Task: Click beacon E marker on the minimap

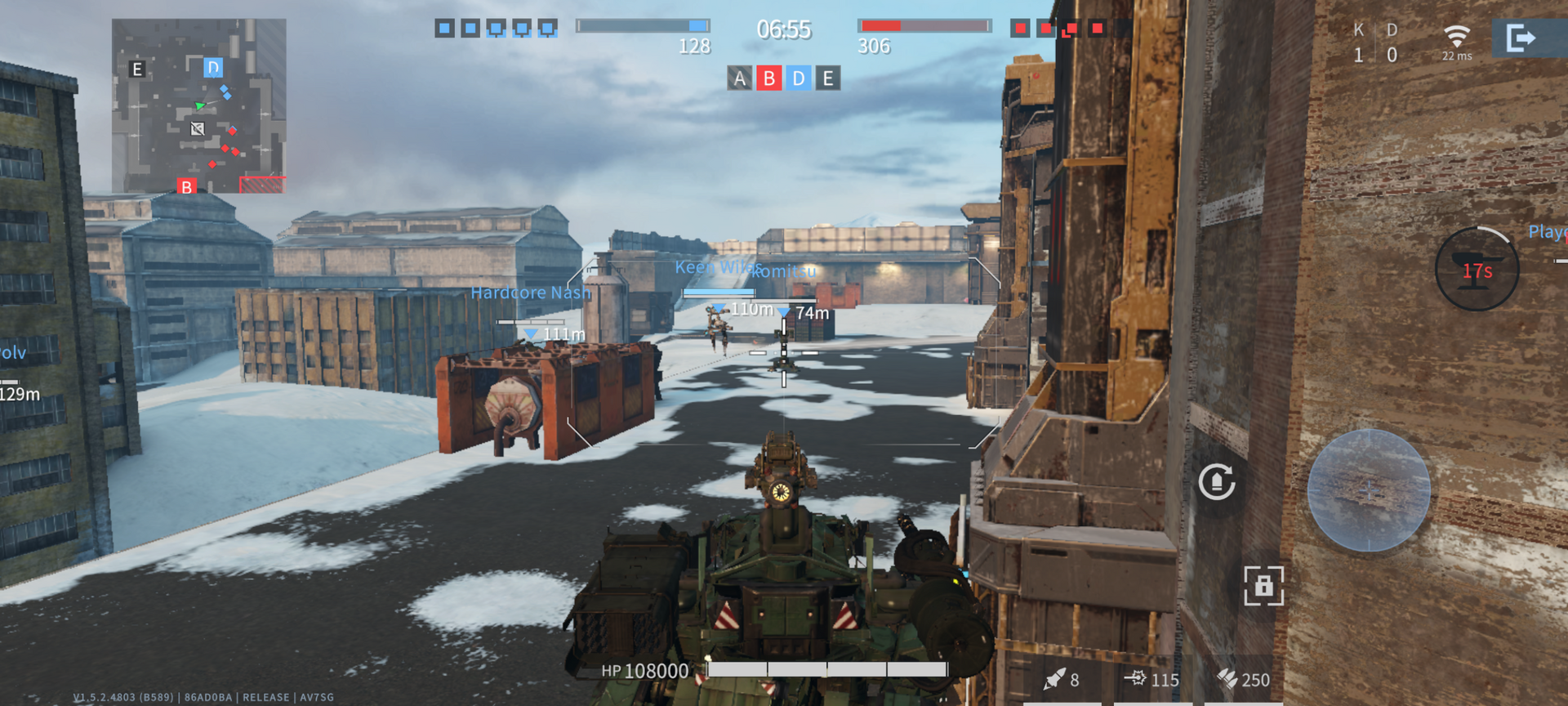Action: point(137,69)
